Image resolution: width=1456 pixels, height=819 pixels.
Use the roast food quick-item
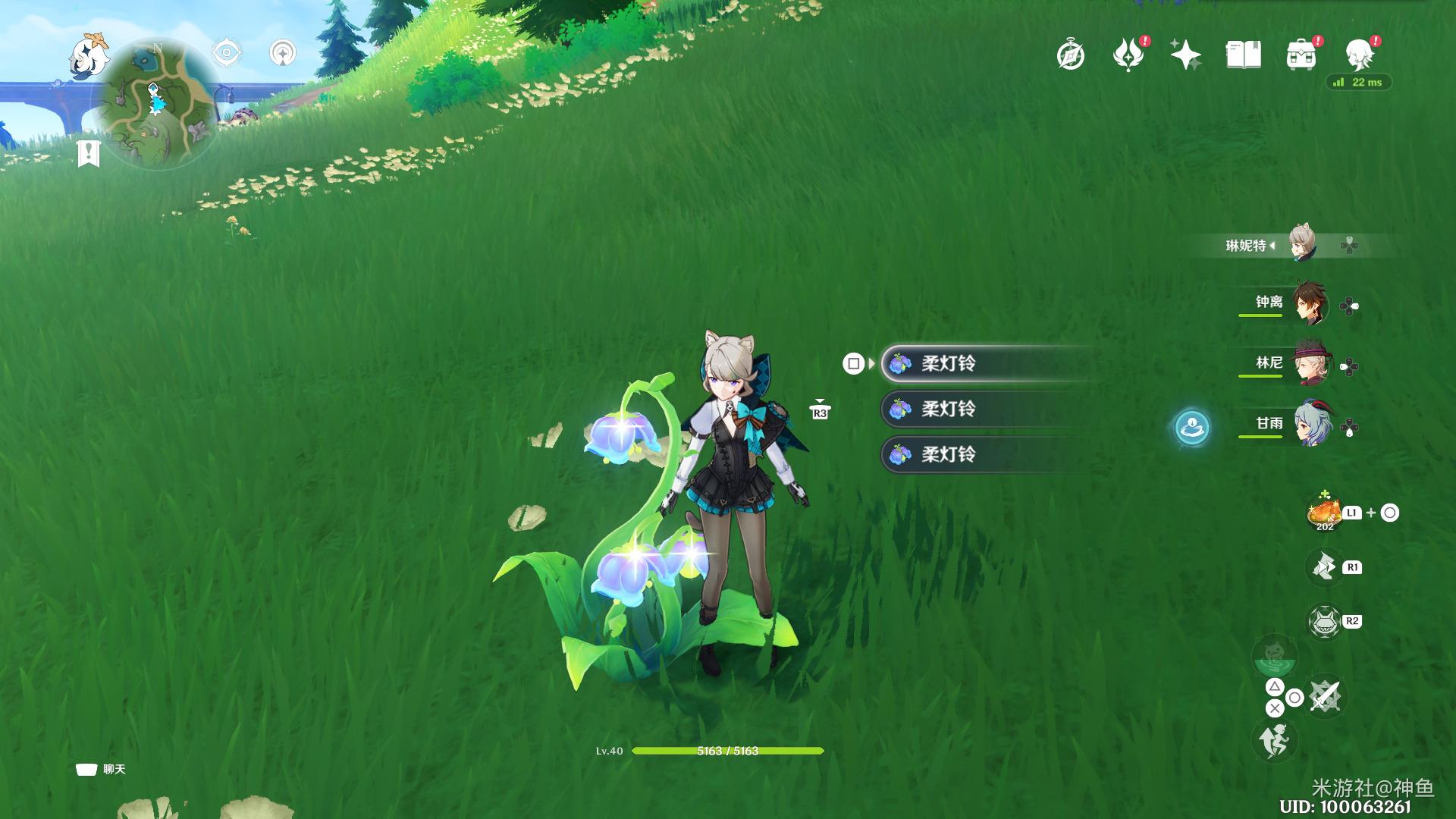pos(1324,513)
